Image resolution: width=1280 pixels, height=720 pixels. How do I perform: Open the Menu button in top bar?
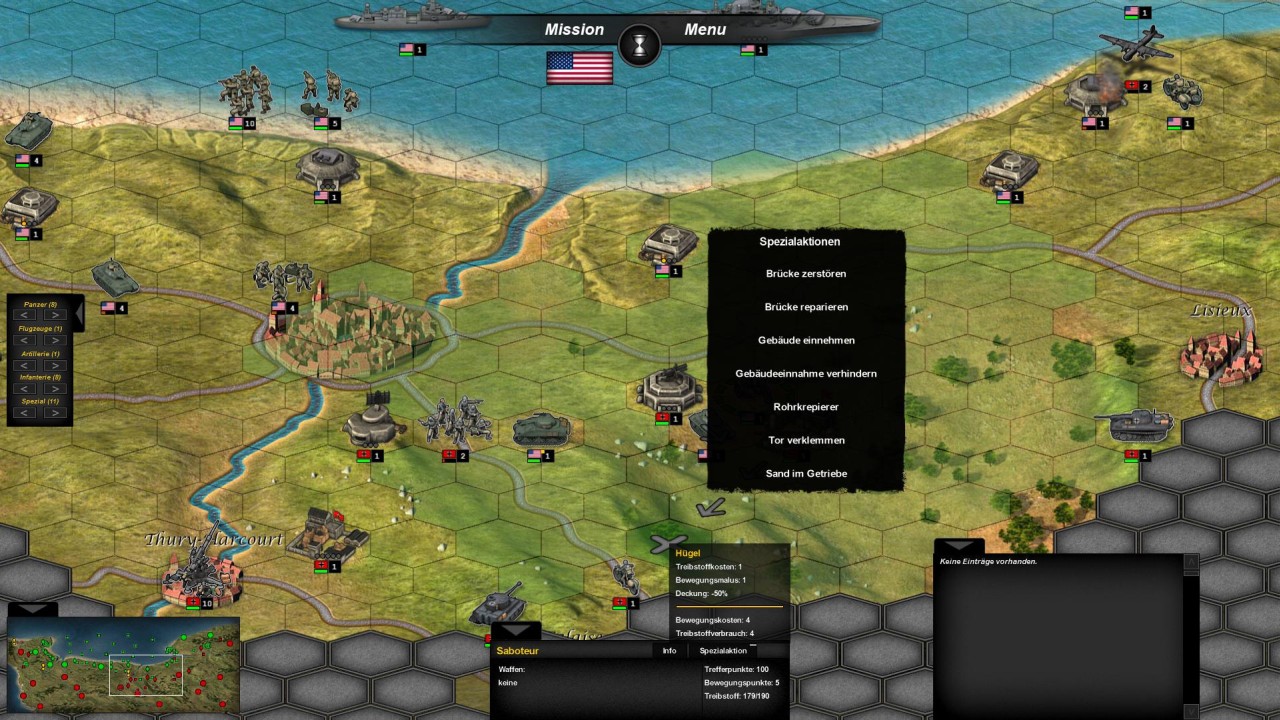[x=705, y=30]
